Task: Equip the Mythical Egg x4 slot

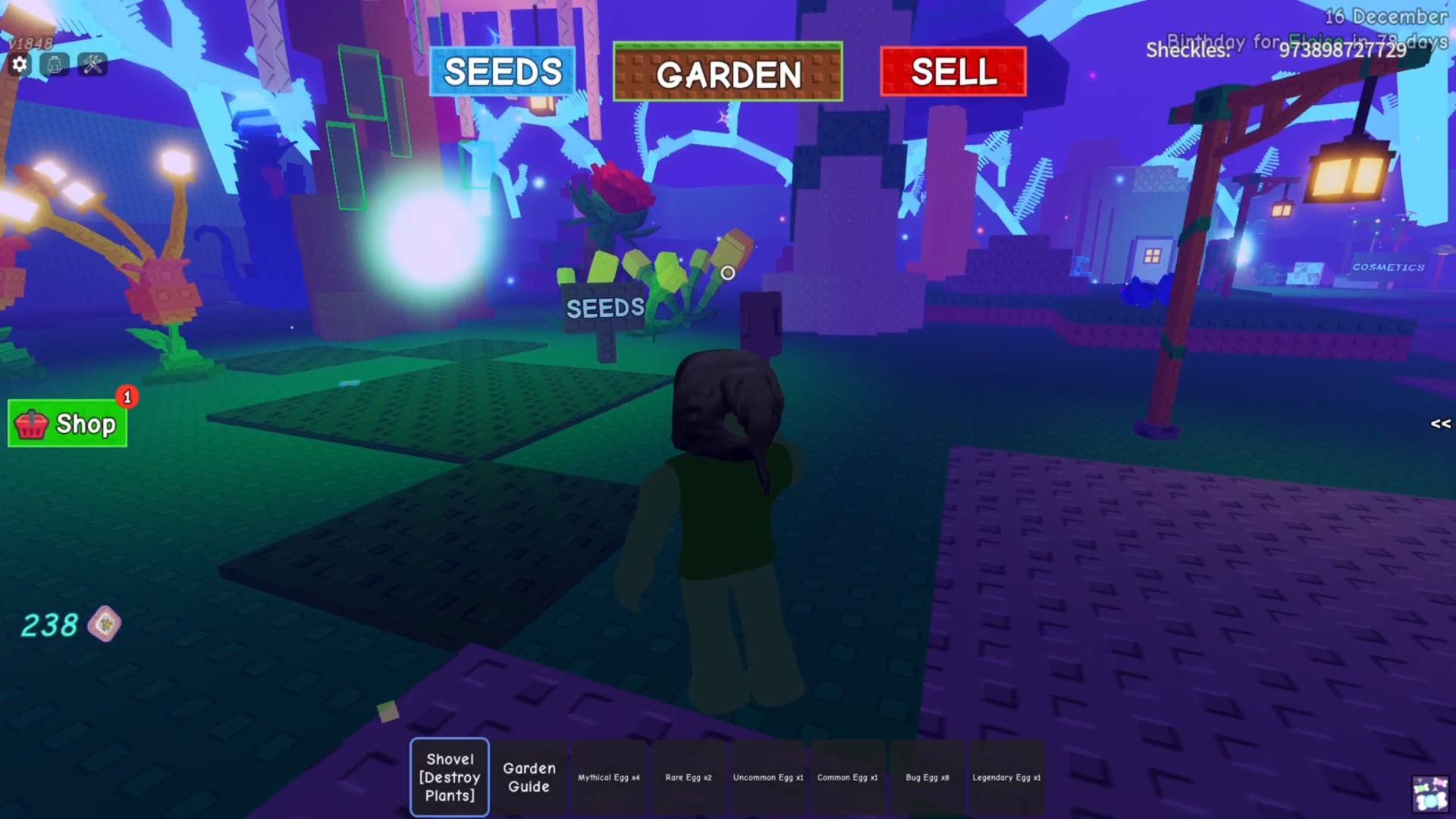Action: coord(609,777)
